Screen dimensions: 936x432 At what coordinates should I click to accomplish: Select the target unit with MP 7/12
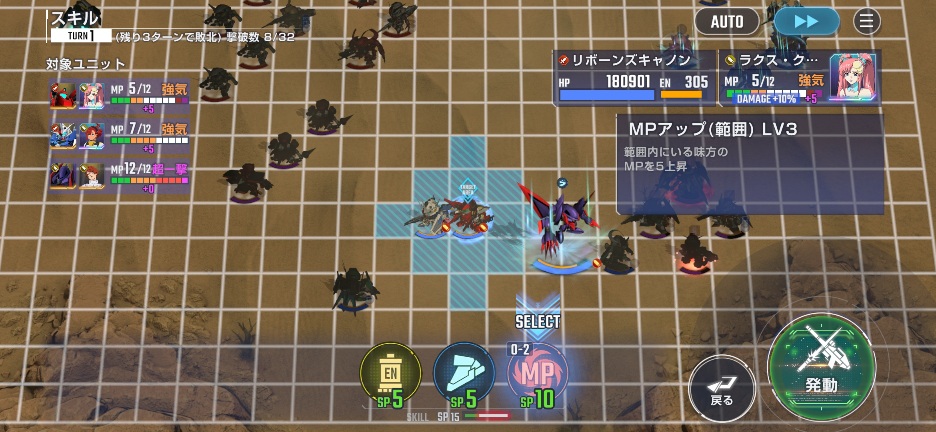[120, 135]
